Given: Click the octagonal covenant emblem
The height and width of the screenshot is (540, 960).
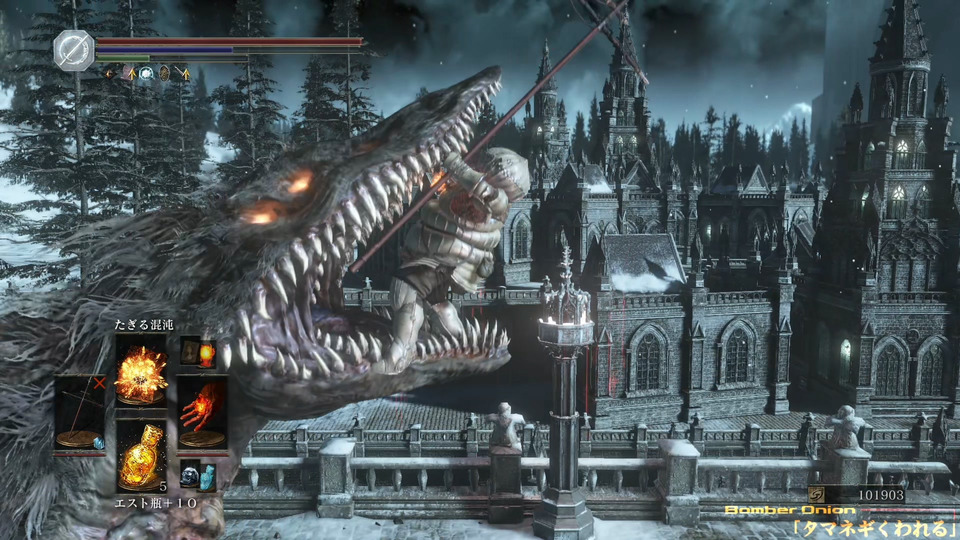Looking at the screenshot, I should coord(74,50).
